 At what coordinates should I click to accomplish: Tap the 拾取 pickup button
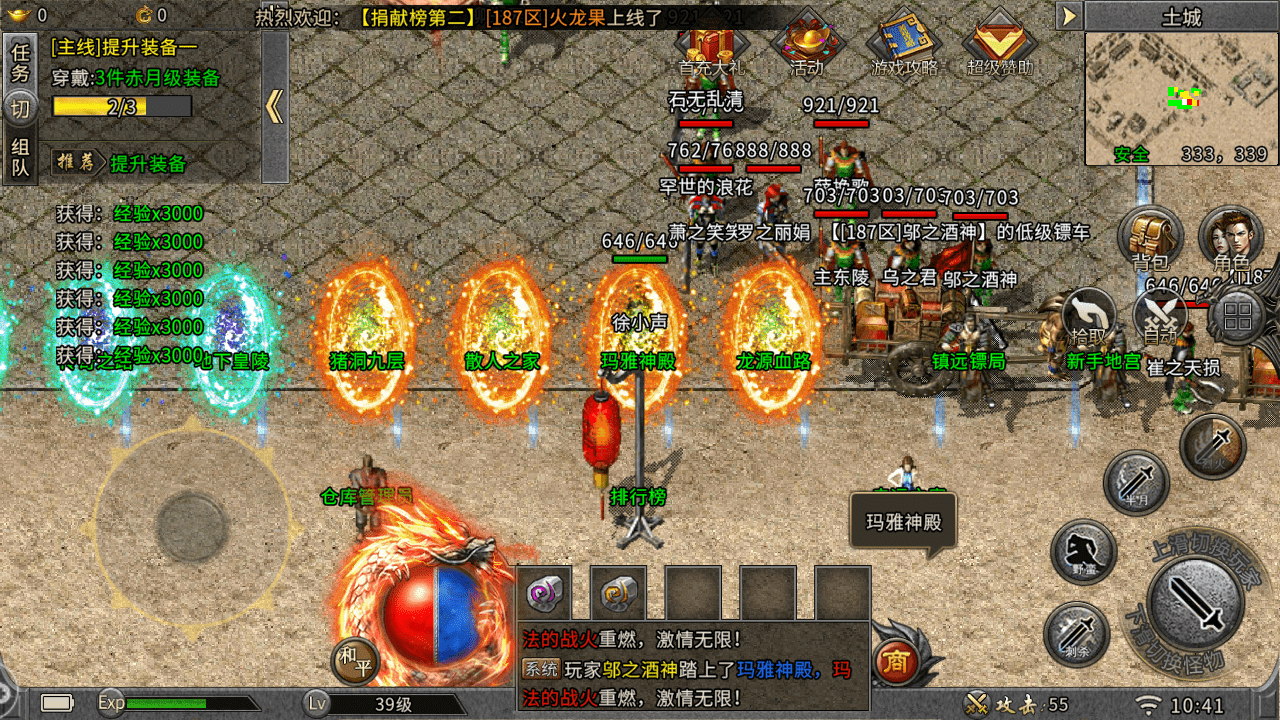tap(1088, 317)
